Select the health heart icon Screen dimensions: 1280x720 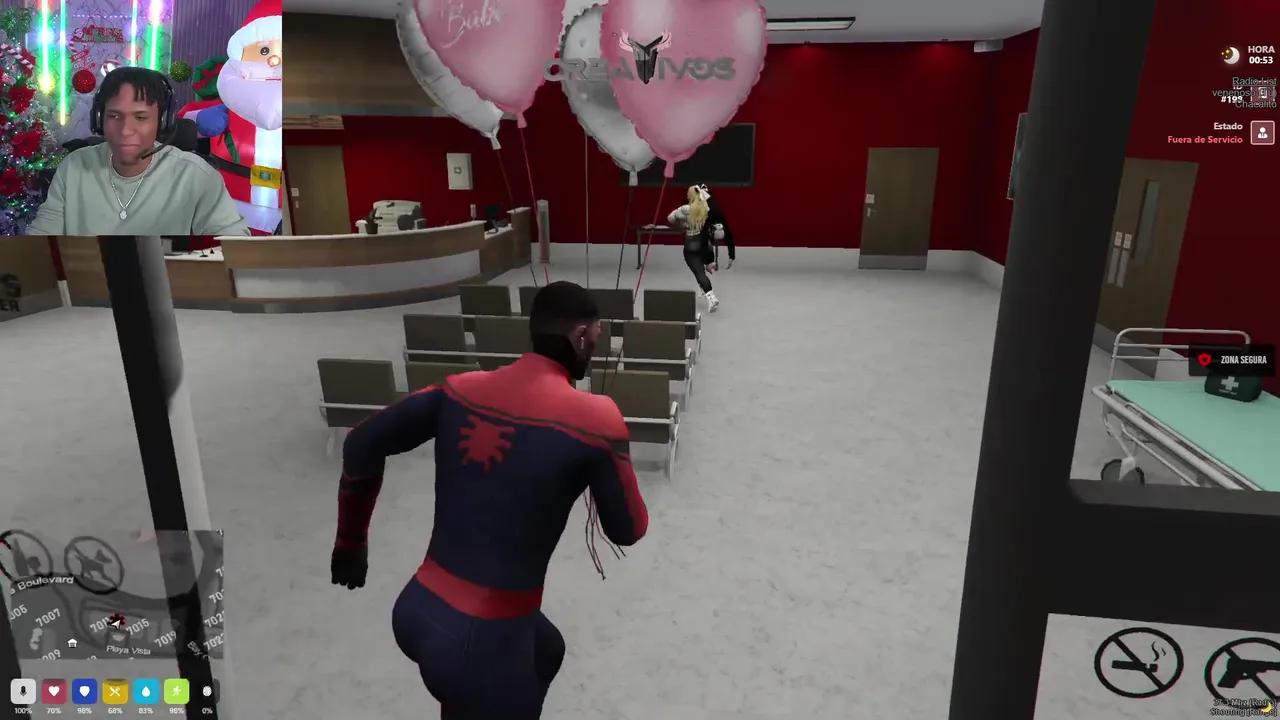point(53,691)
